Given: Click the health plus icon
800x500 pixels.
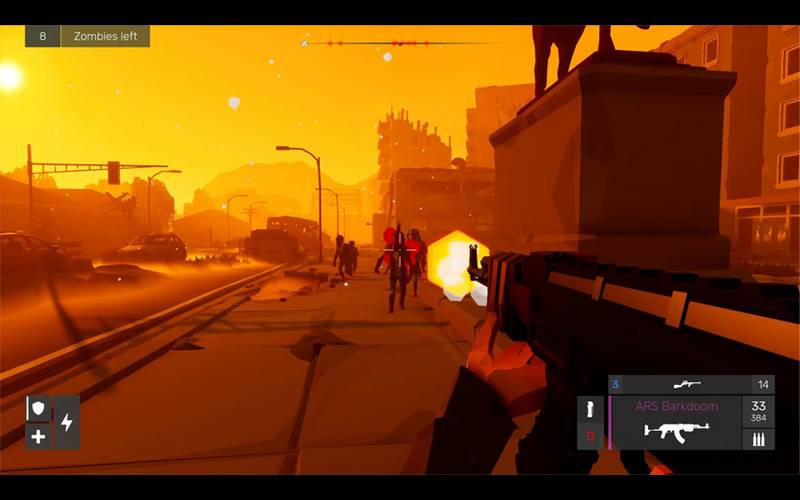Looking at the screenshot, I should (x=39, y=436).
